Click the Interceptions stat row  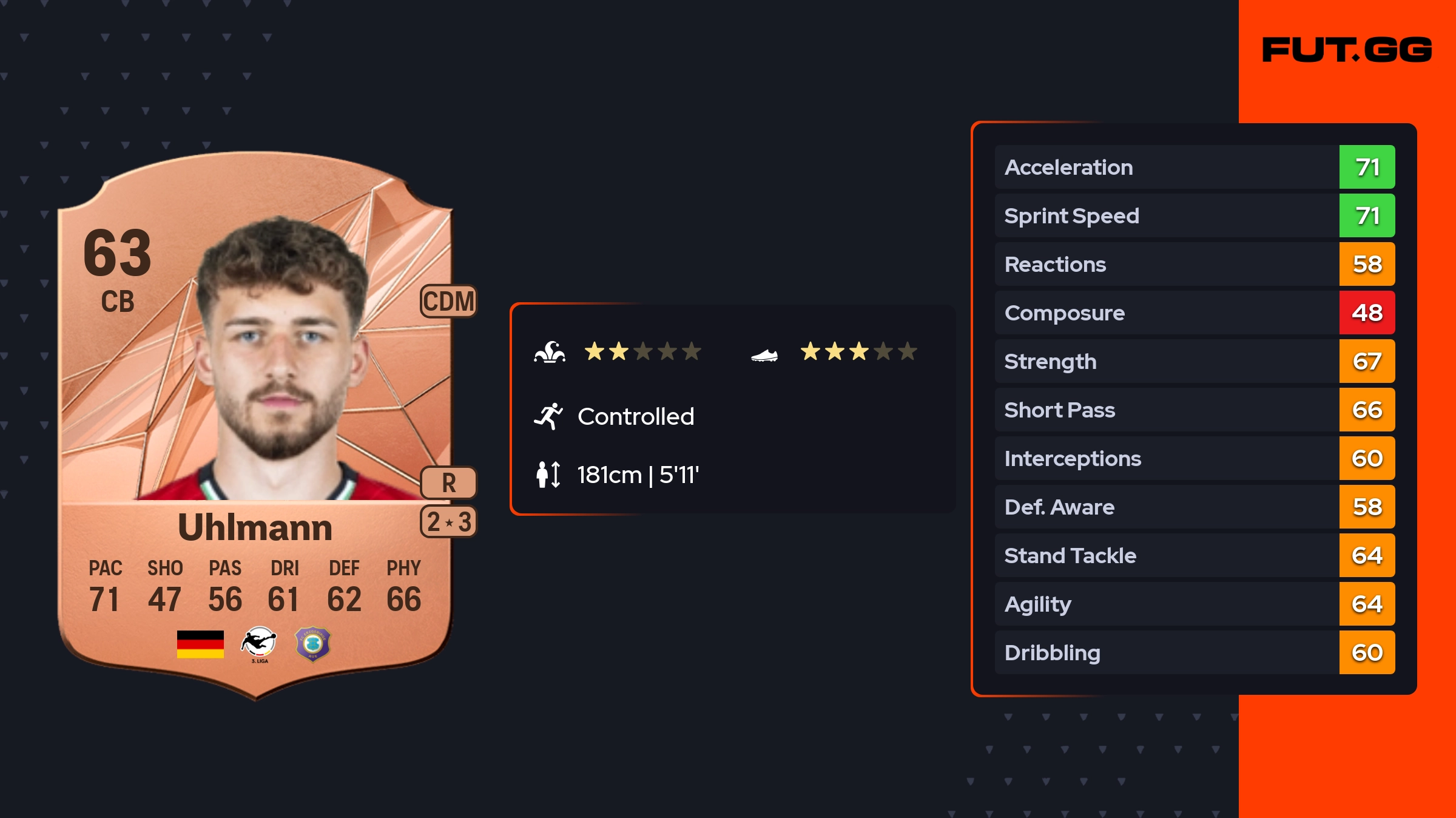1194,458
